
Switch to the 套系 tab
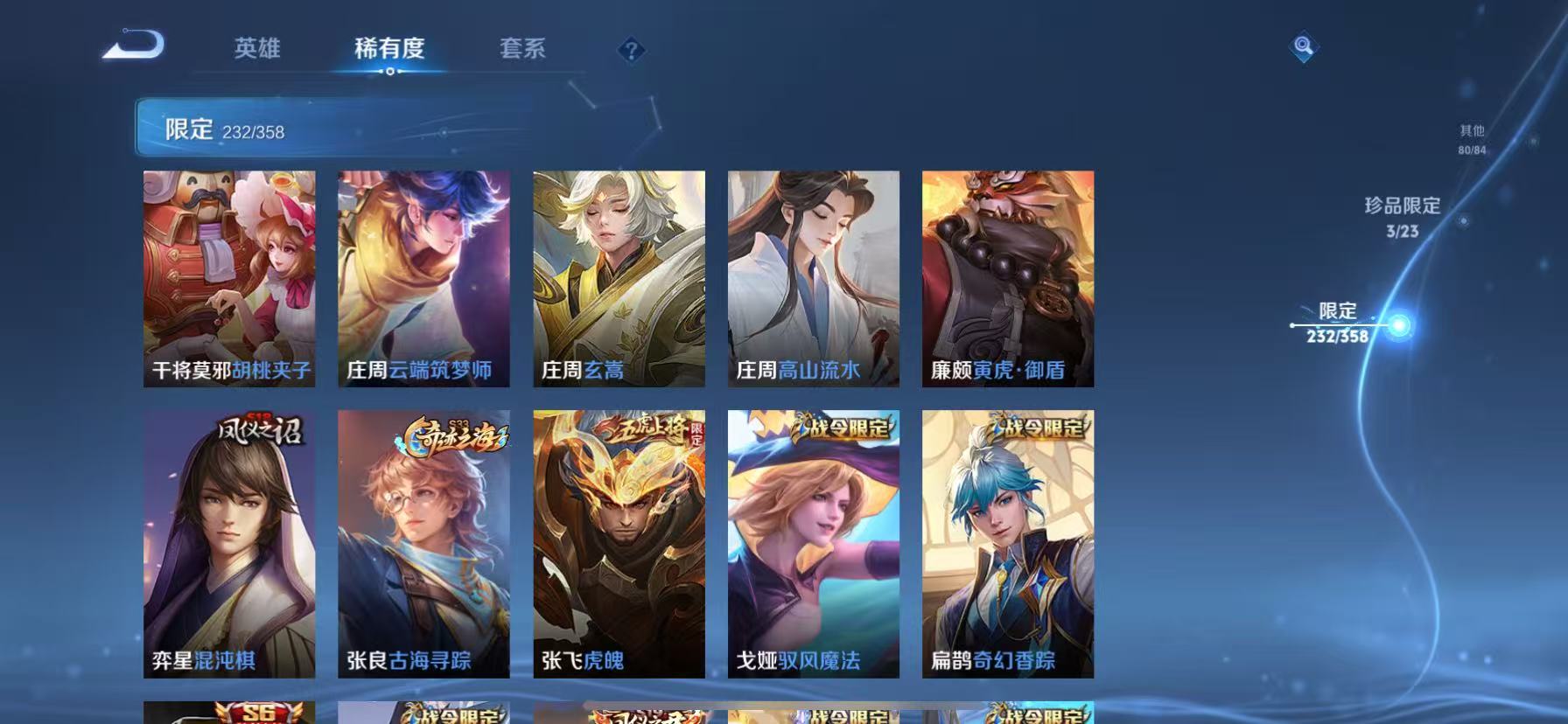pyautogui.click(x=523, y=50)
